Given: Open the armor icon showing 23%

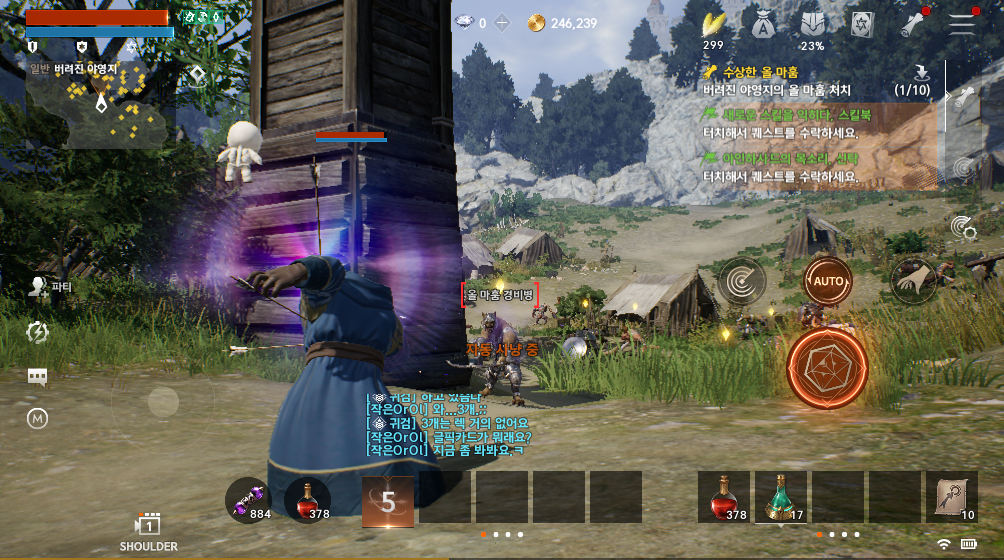Looking at the screenshot, I should point(812,25).
